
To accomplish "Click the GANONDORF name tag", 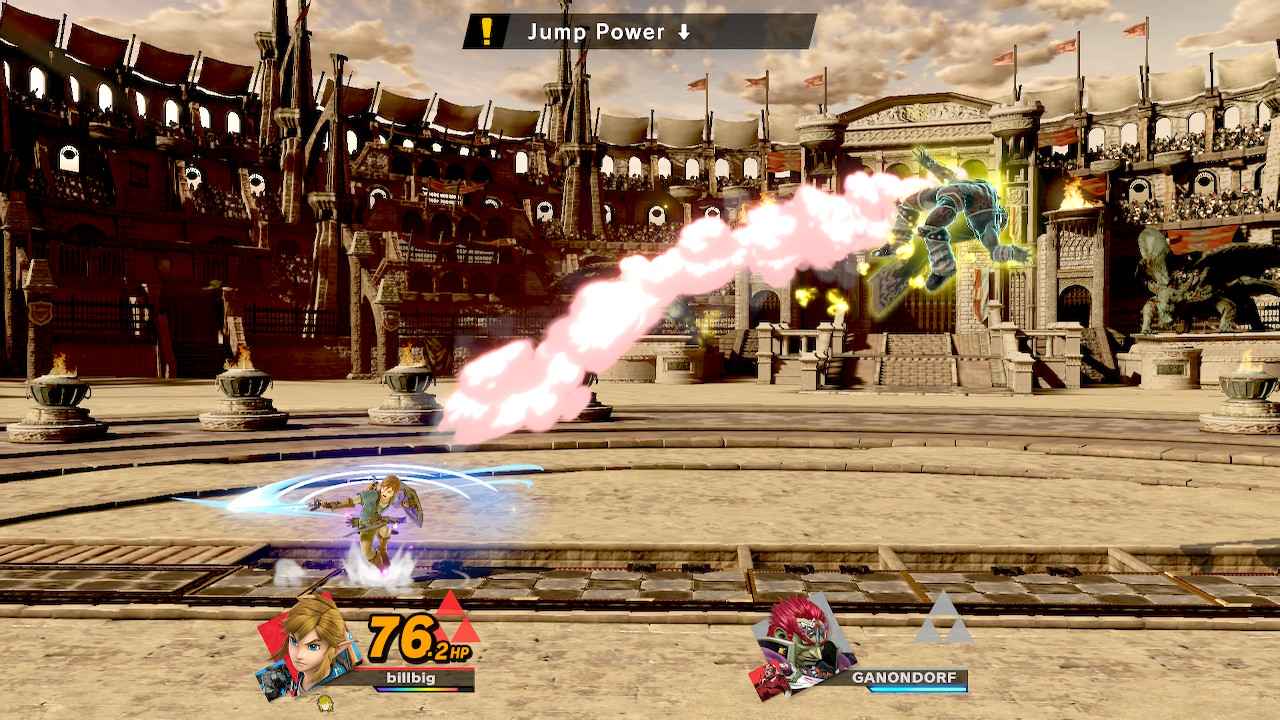I will (903, 678).
